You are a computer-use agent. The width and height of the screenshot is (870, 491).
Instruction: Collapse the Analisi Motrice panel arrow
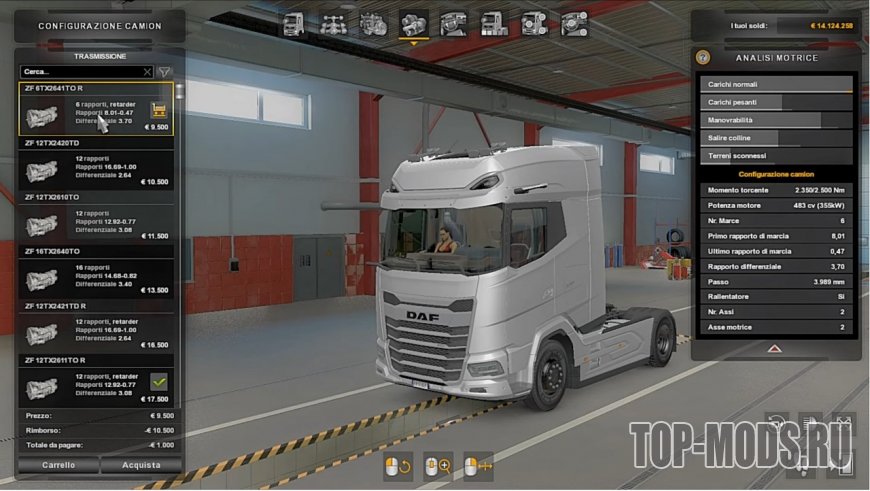(775, 349)
